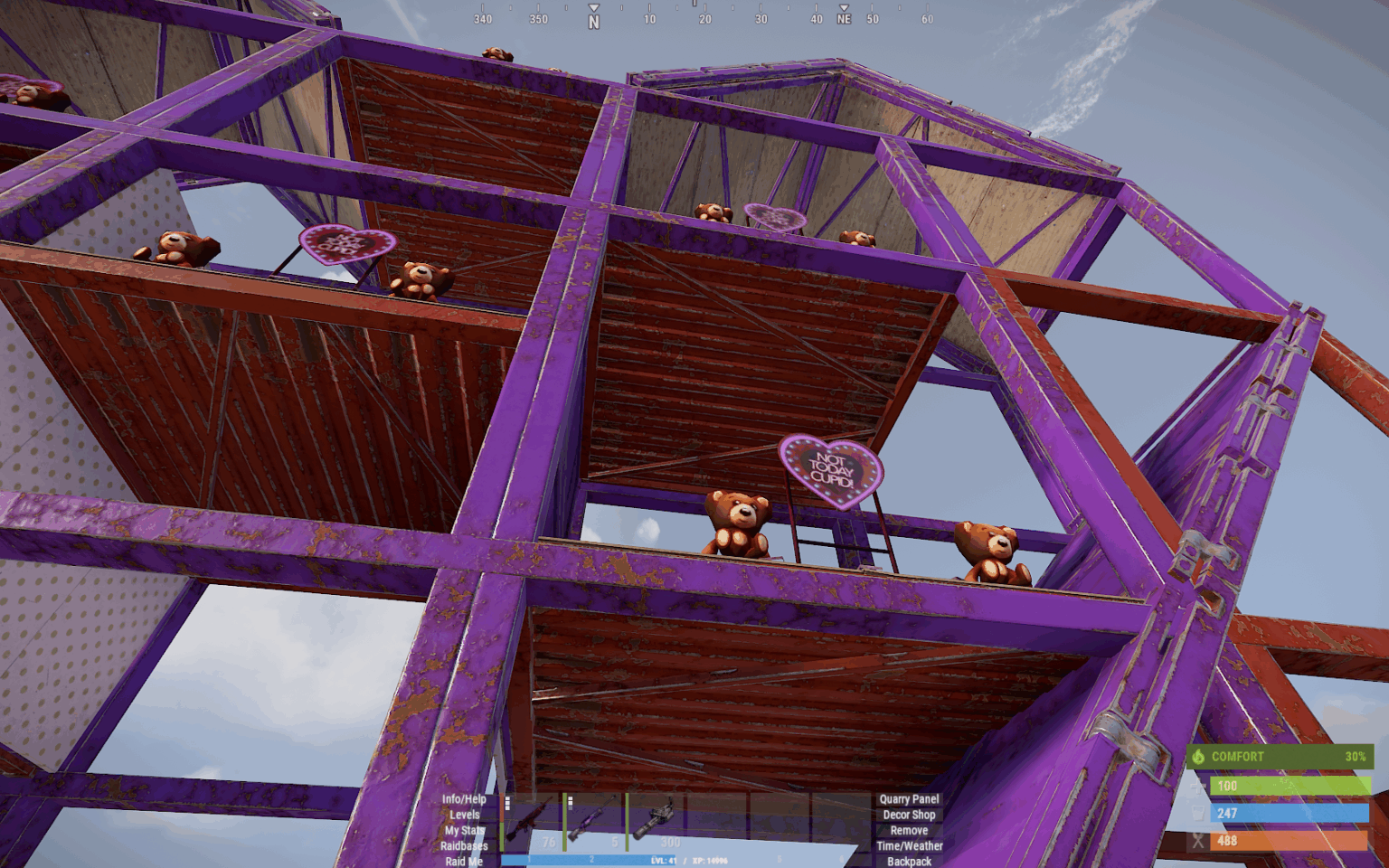This screenshot has width=1389, height=868.
Task: Browse the Decor Shop
Action: [909, 815]
